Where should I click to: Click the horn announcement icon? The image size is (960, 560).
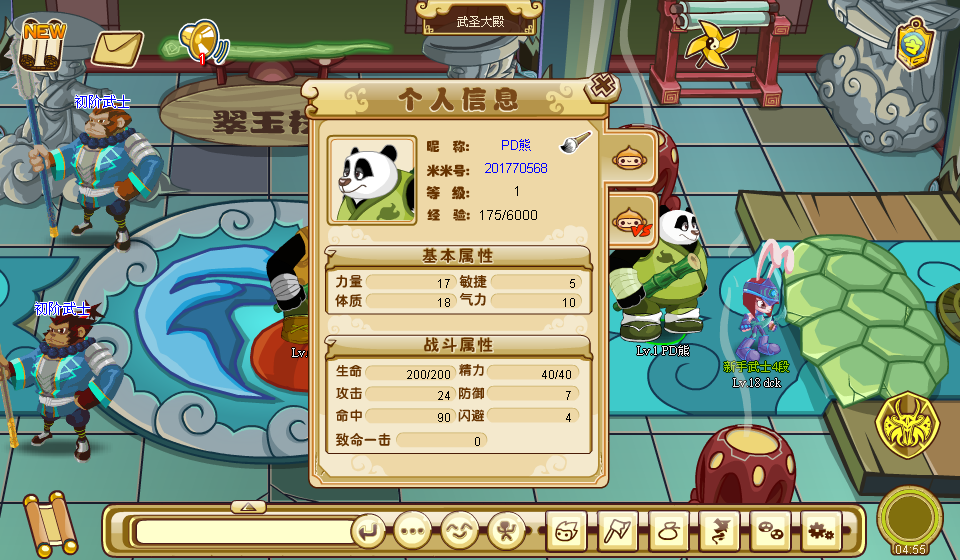(201, 42)
